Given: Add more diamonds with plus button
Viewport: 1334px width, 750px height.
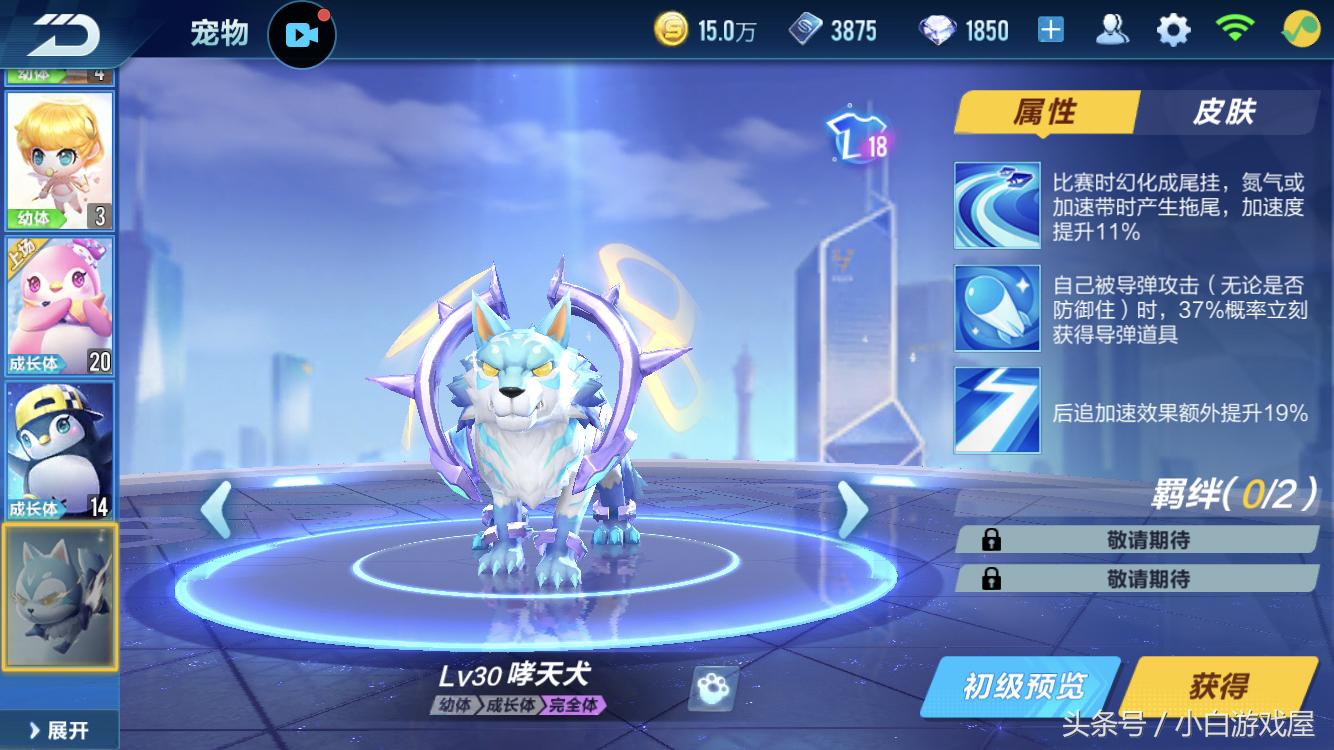Looking at the screenshot, I should [x=1050, y=31].
